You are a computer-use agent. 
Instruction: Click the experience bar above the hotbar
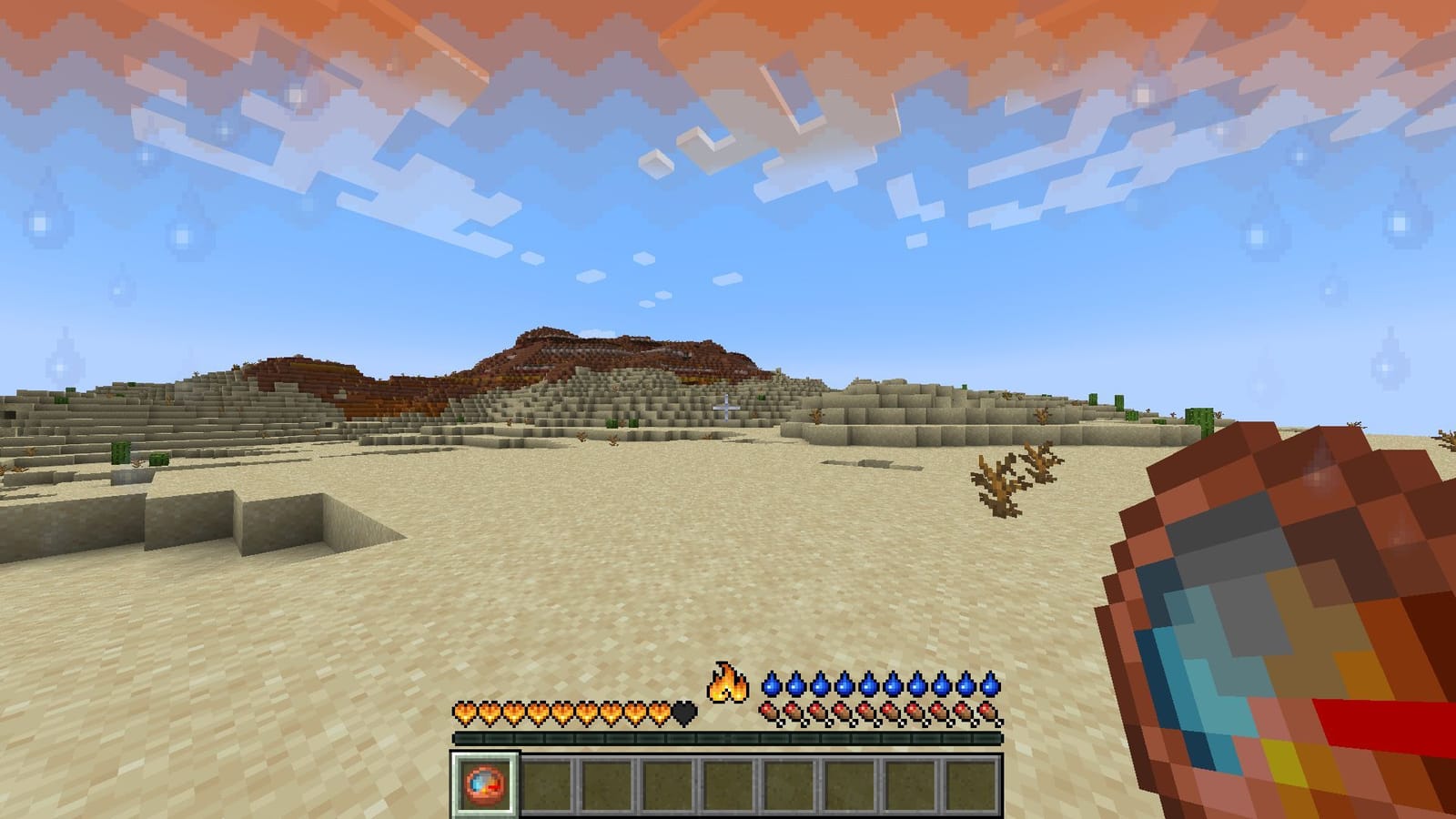[728, 739]
